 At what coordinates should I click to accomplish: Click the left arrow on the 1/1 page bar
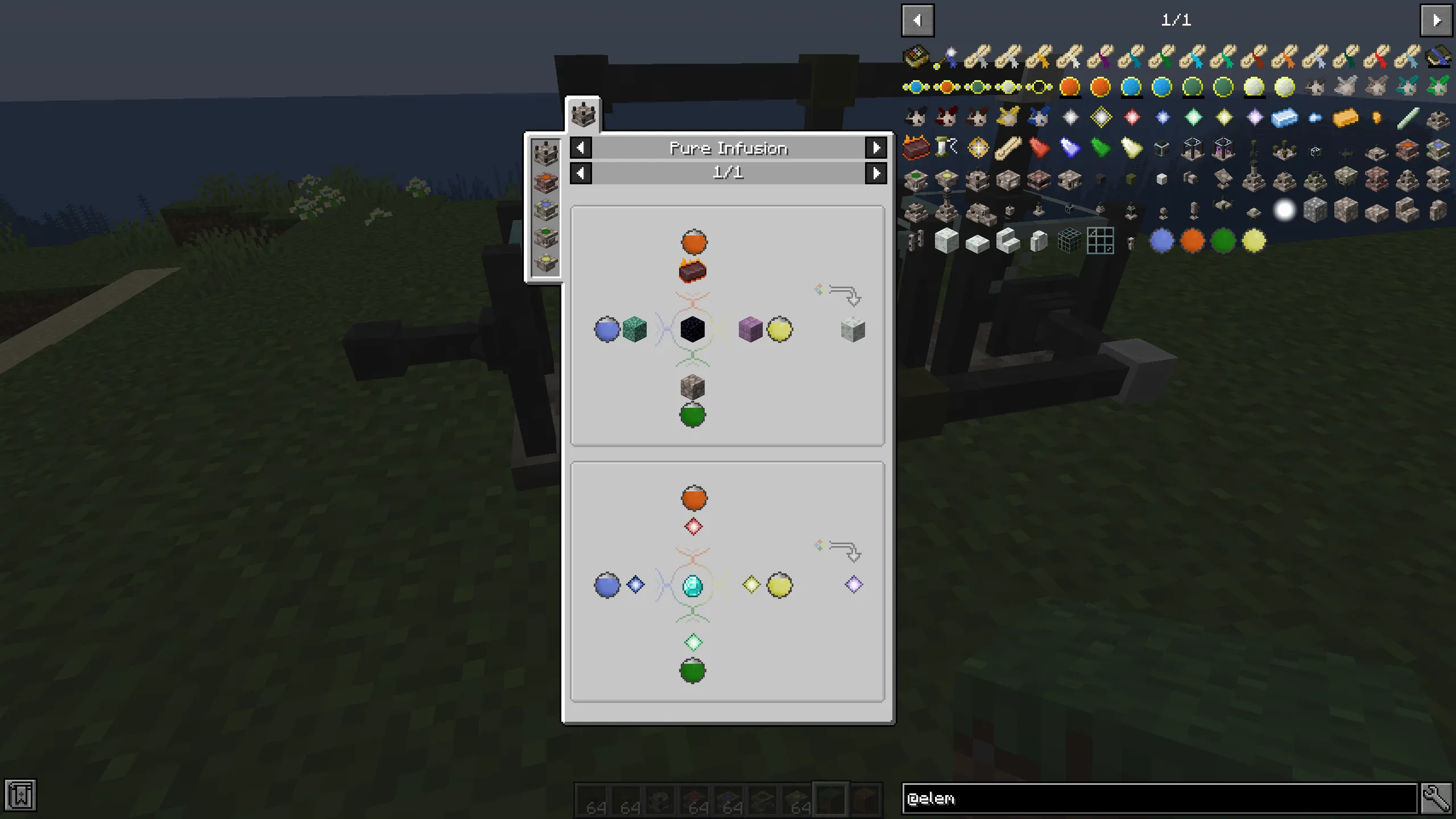pyautogui.click(x=581, y=173)
